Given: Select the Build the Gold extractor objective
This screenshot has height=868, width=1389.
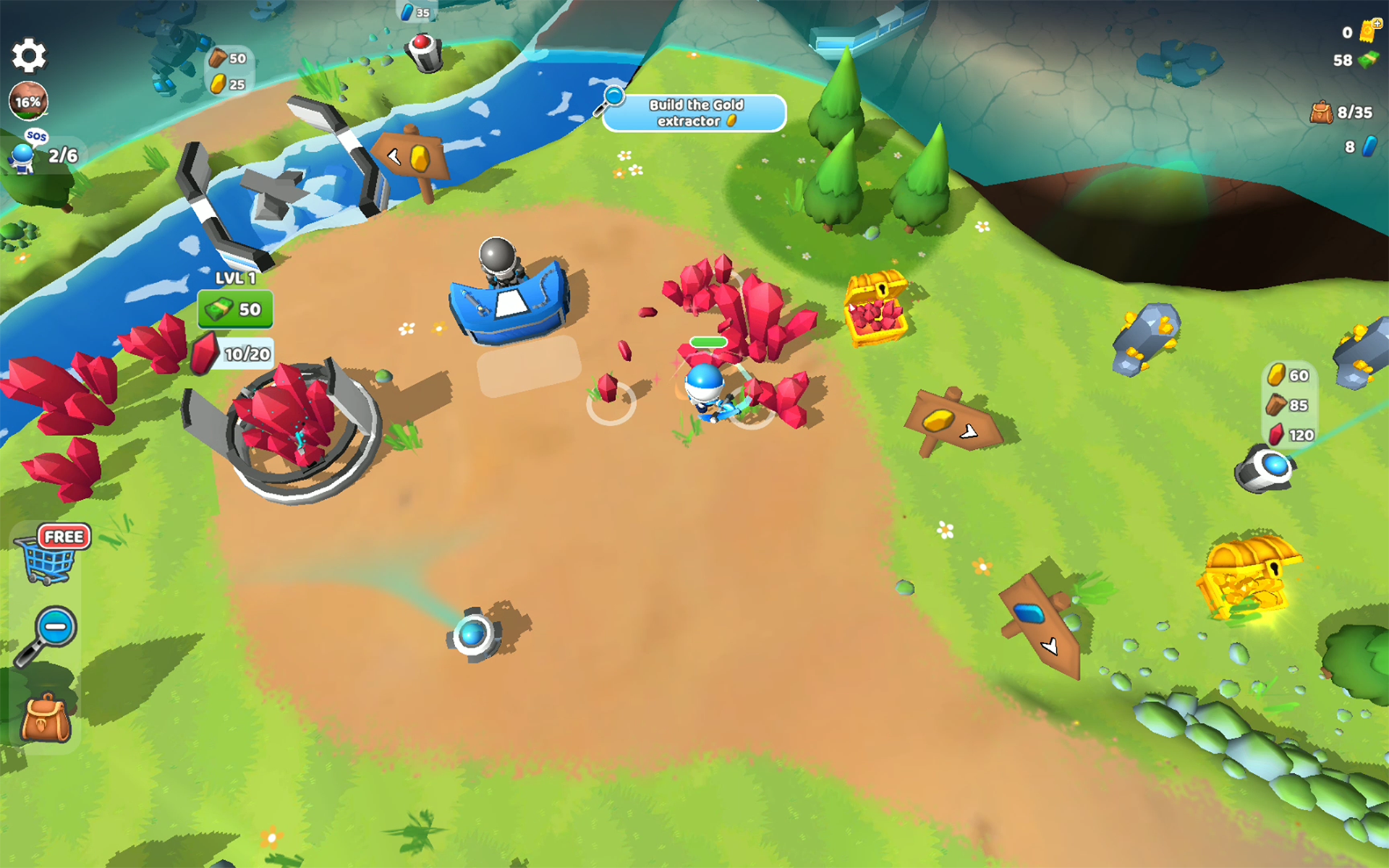Looking at the screenshot, I should 694,114.
